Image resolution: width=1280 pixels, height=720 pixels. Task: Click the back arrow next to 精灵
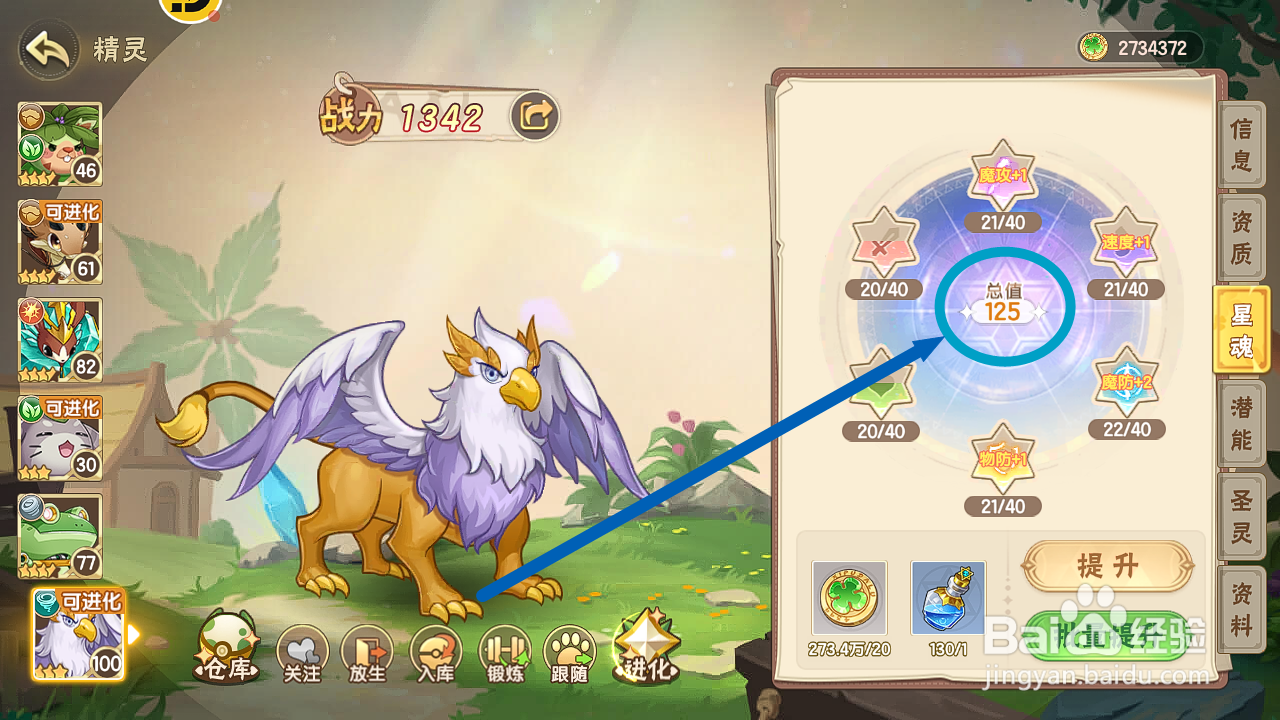[46, 49]
